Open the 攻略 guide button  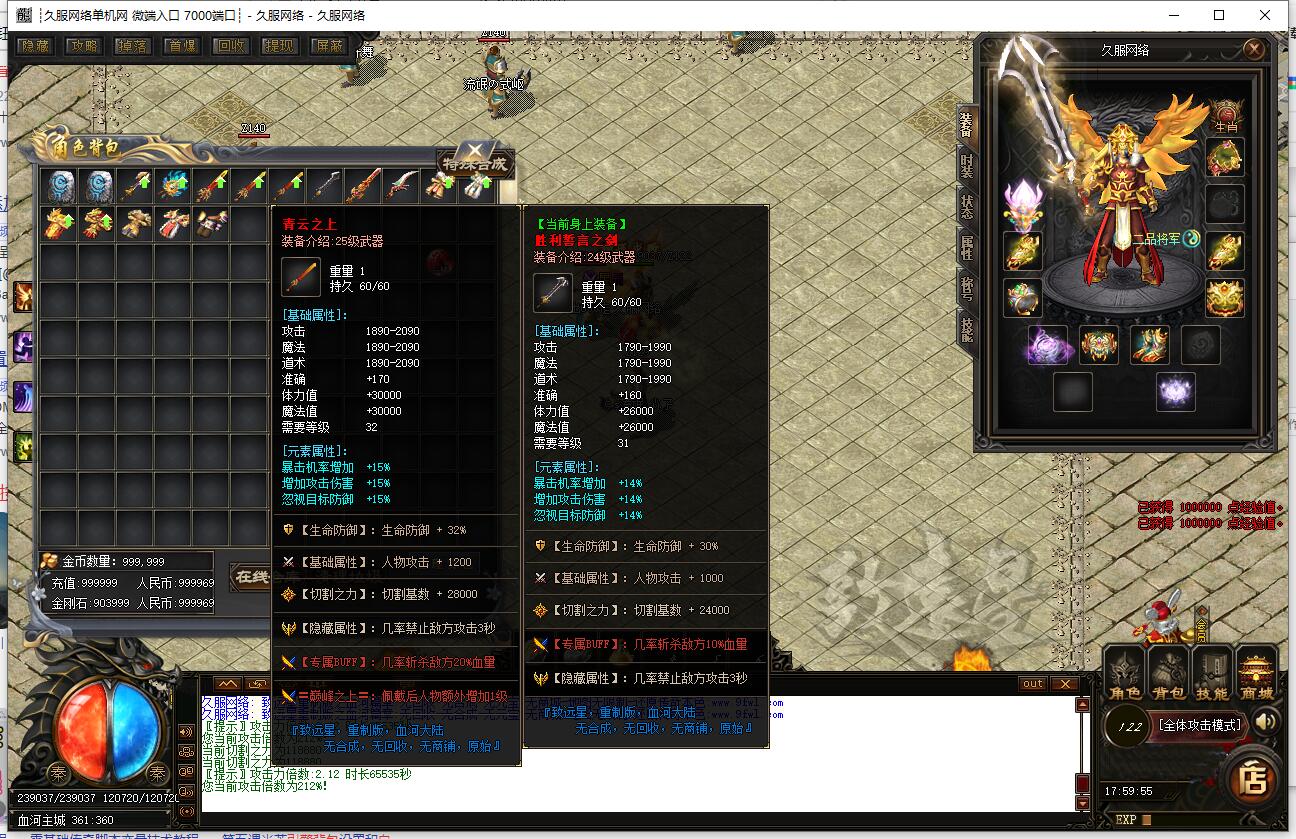pos(84,46)
